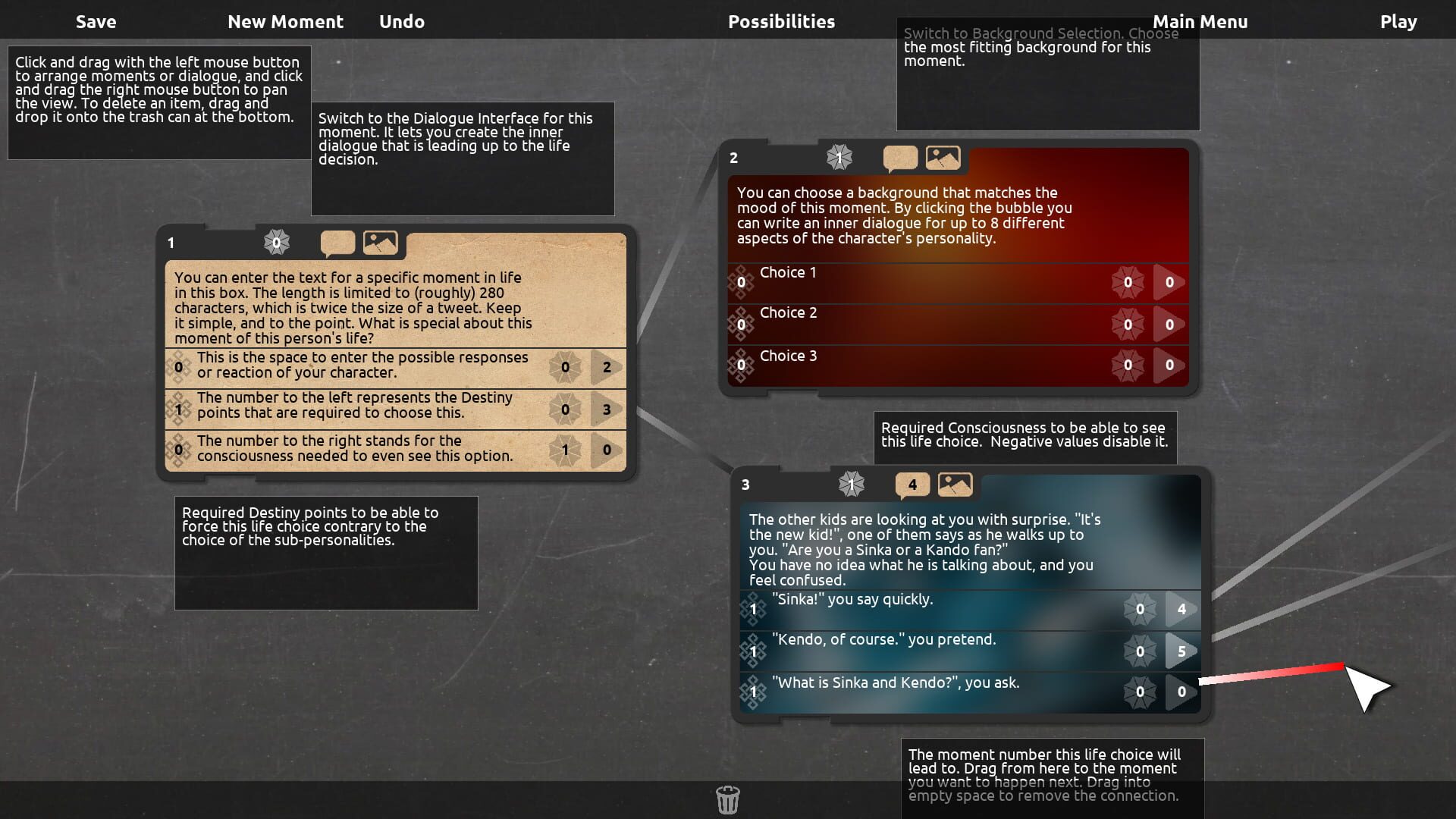
Task: Return to the Main Menu
Action: coord(1201,21)
